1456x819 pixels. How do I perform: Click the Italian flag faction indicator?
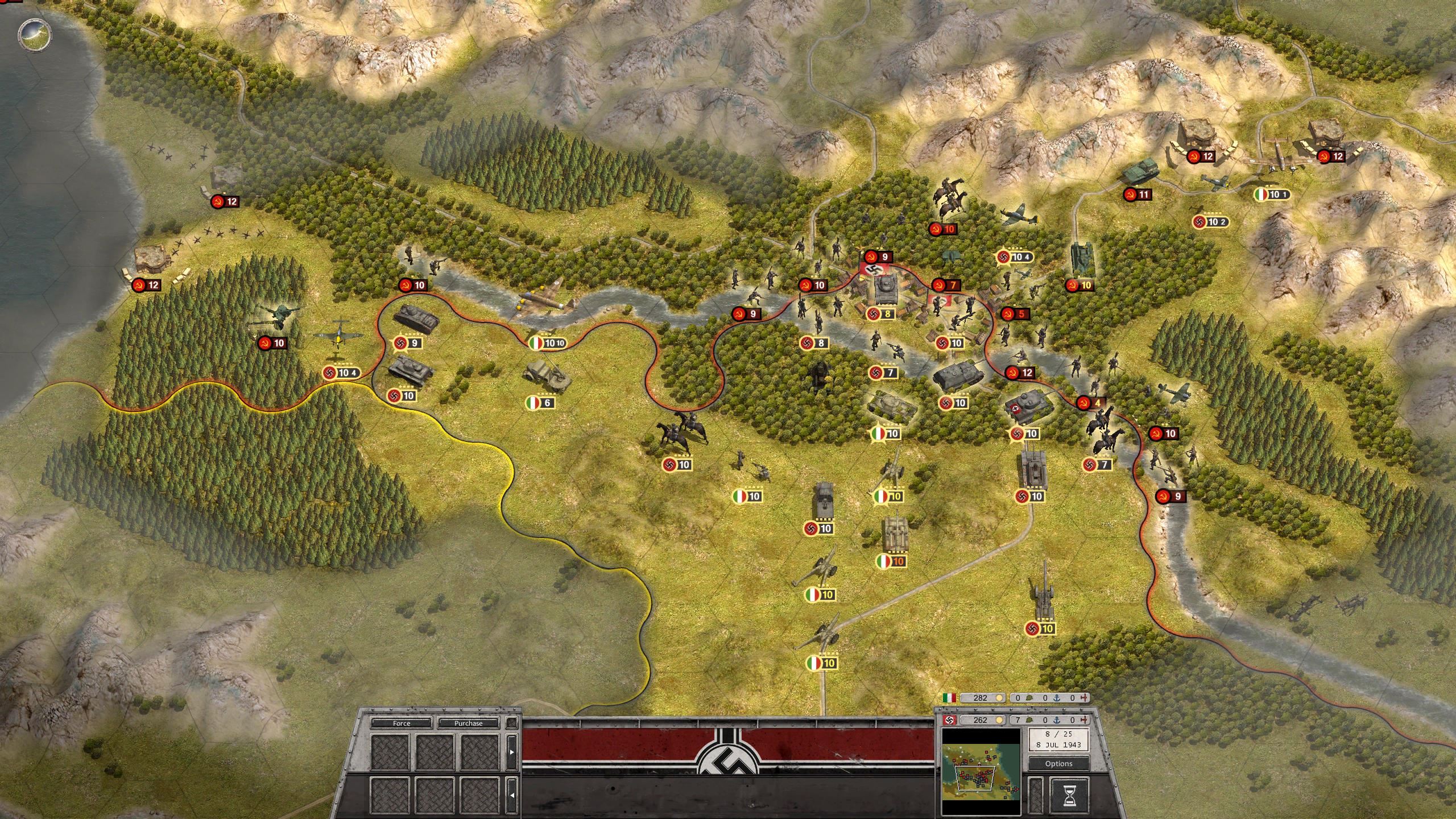pyautogui.click(x=949, y=698)
